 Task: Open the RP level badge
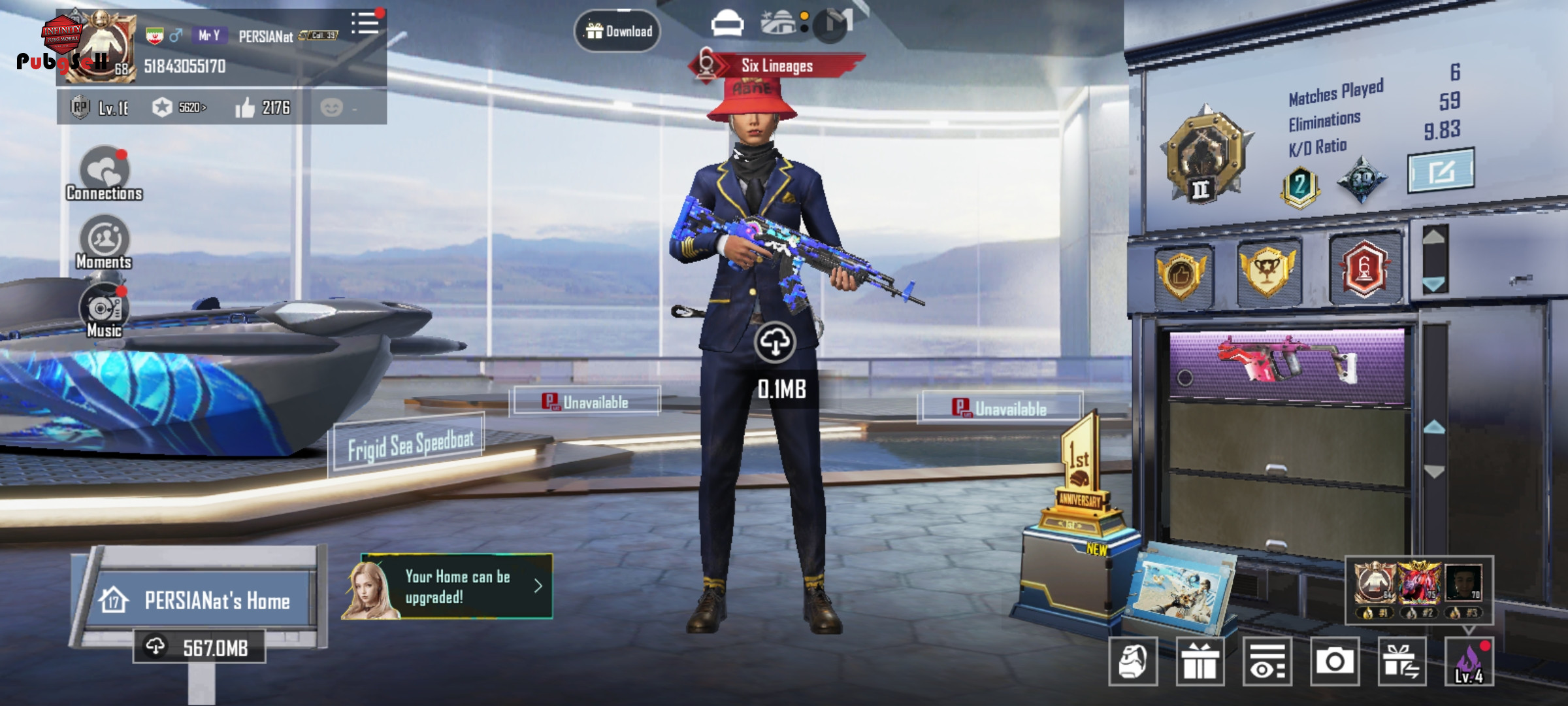(80, 107)
